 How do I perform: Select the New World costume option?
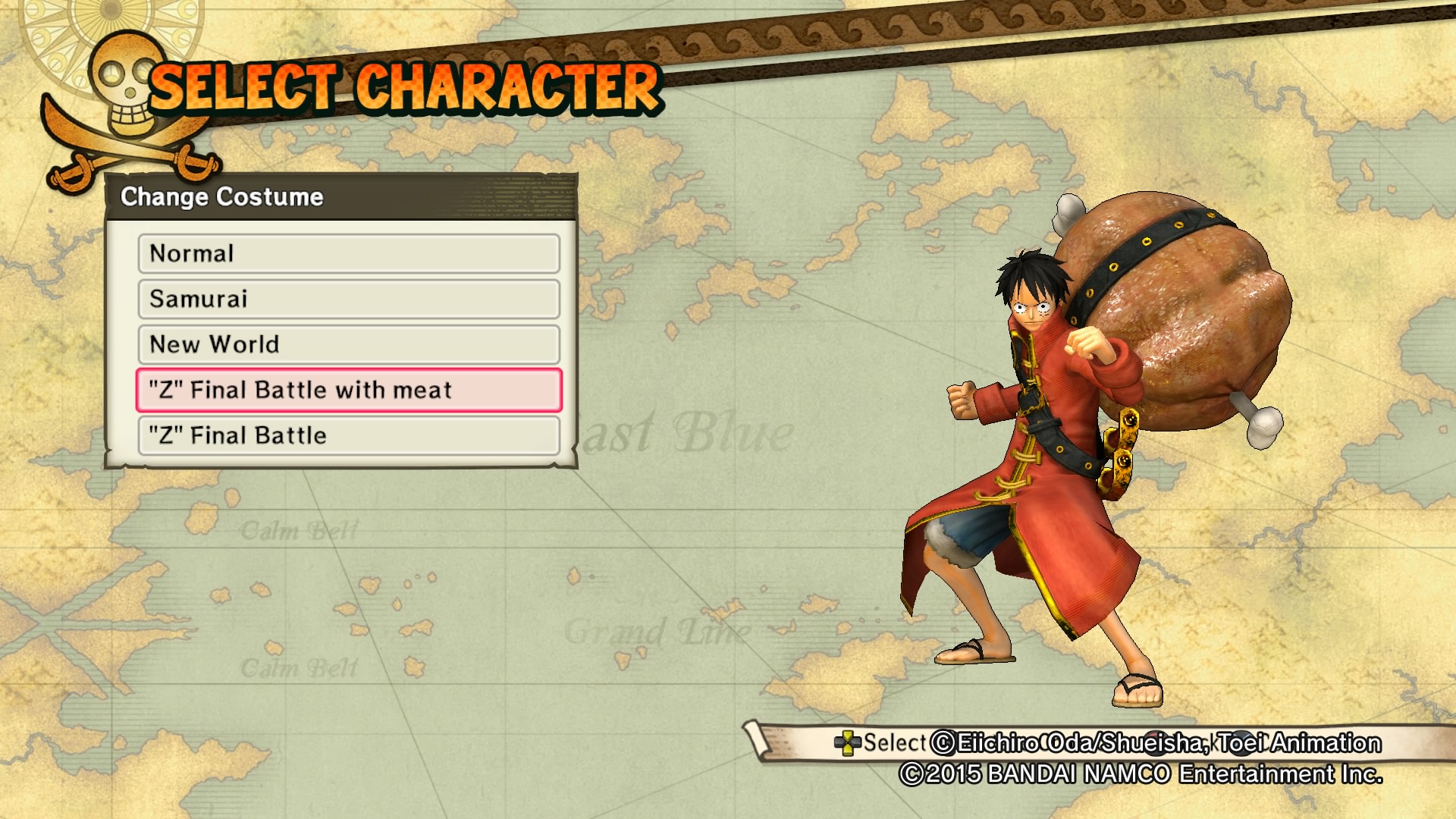(349, 345)
